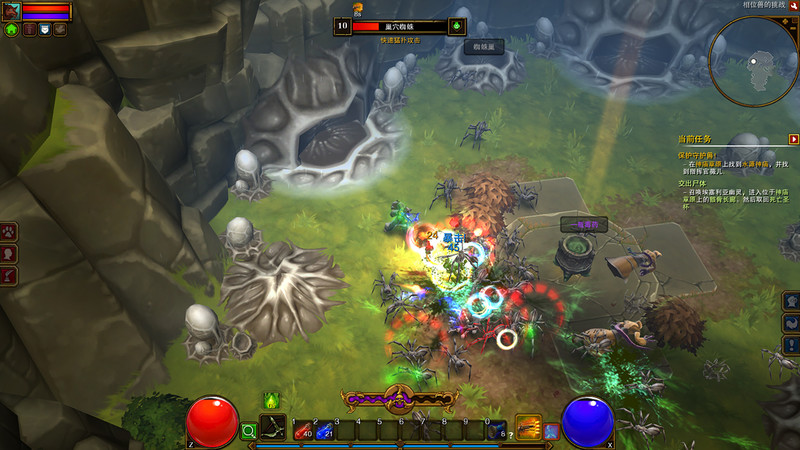Select the crossbow weapon swap slot

272,428
